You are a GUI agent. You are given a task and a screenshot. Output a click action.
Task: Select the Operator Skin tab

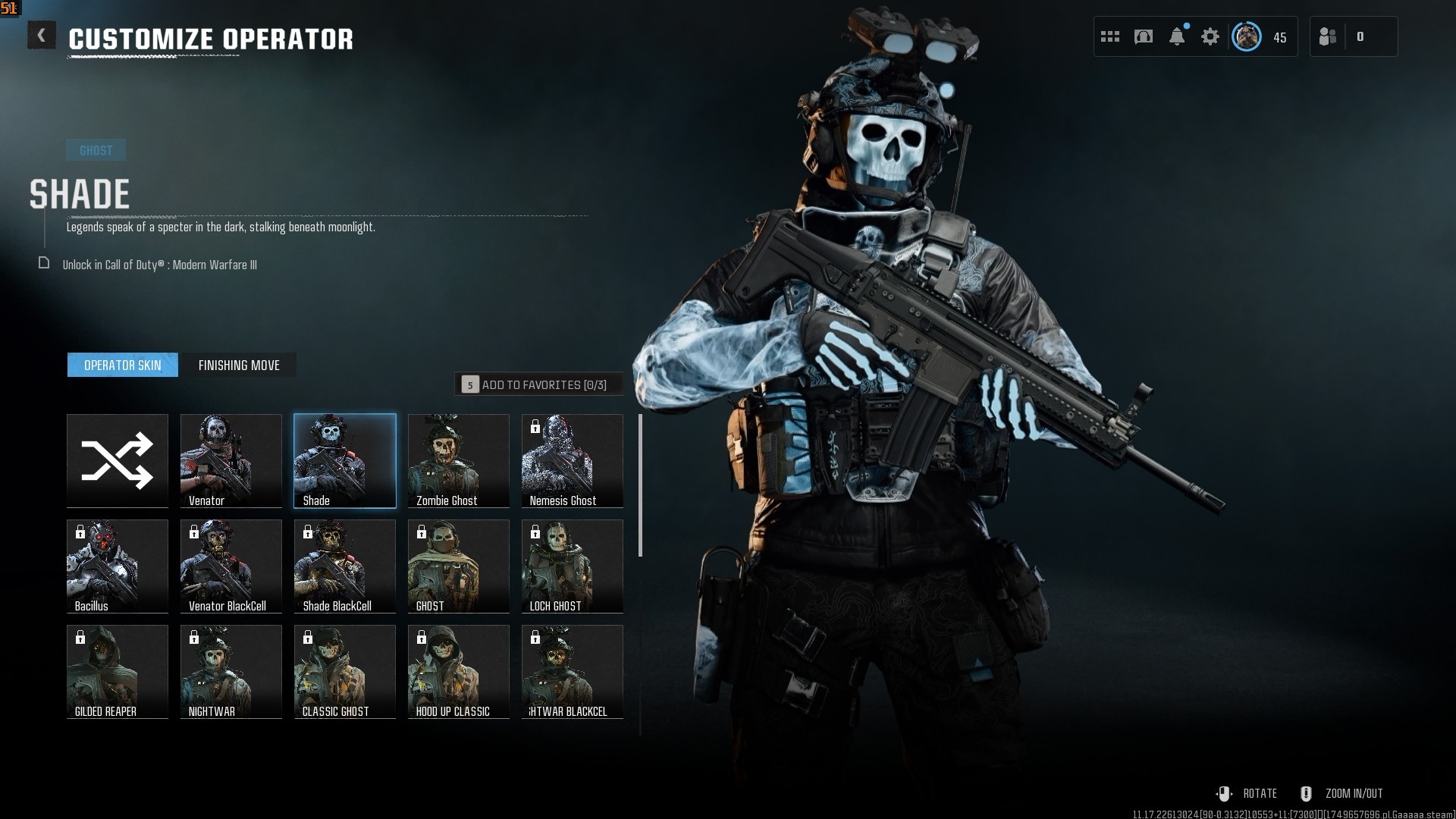coord(123,366)
